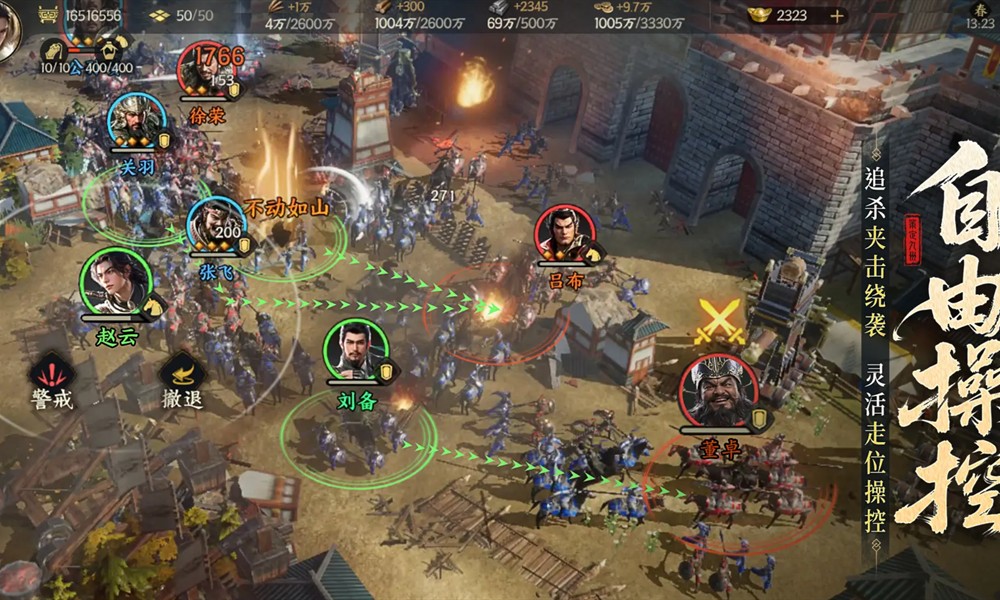Screen dimensions: 1000x600
Task: Target enemy general 吕布's portrait
Action: 564,234
